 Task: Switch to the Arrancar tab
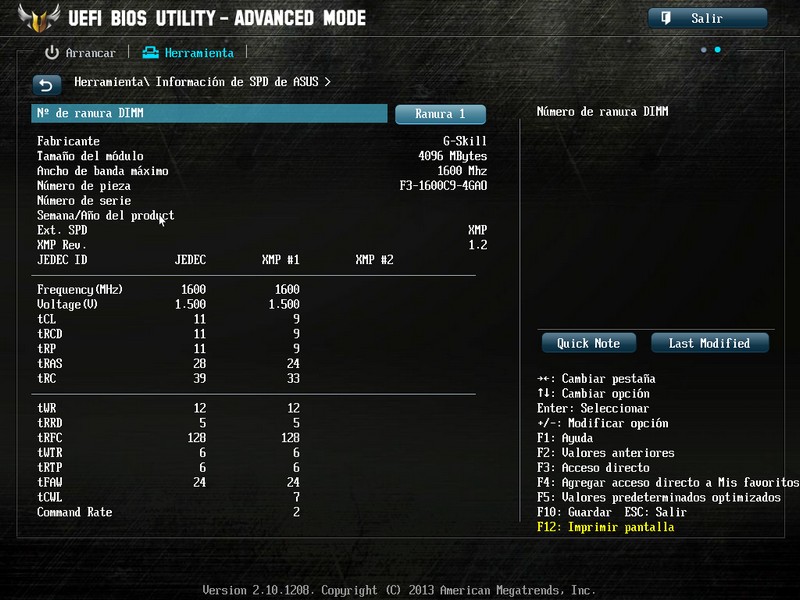click(x=81, y=53)
